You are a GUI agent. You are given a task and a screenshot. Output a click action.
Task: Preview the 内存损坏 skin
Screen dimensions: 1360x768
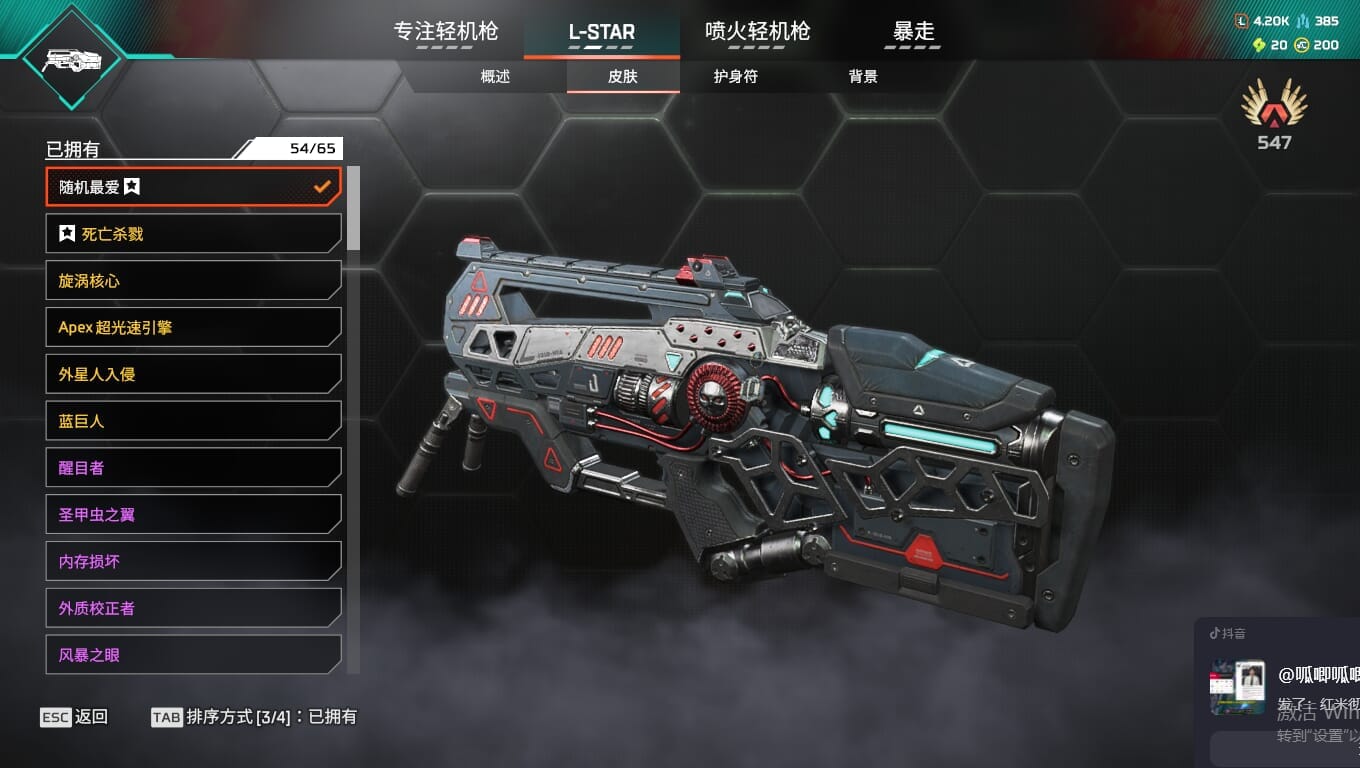click(194, 561)
